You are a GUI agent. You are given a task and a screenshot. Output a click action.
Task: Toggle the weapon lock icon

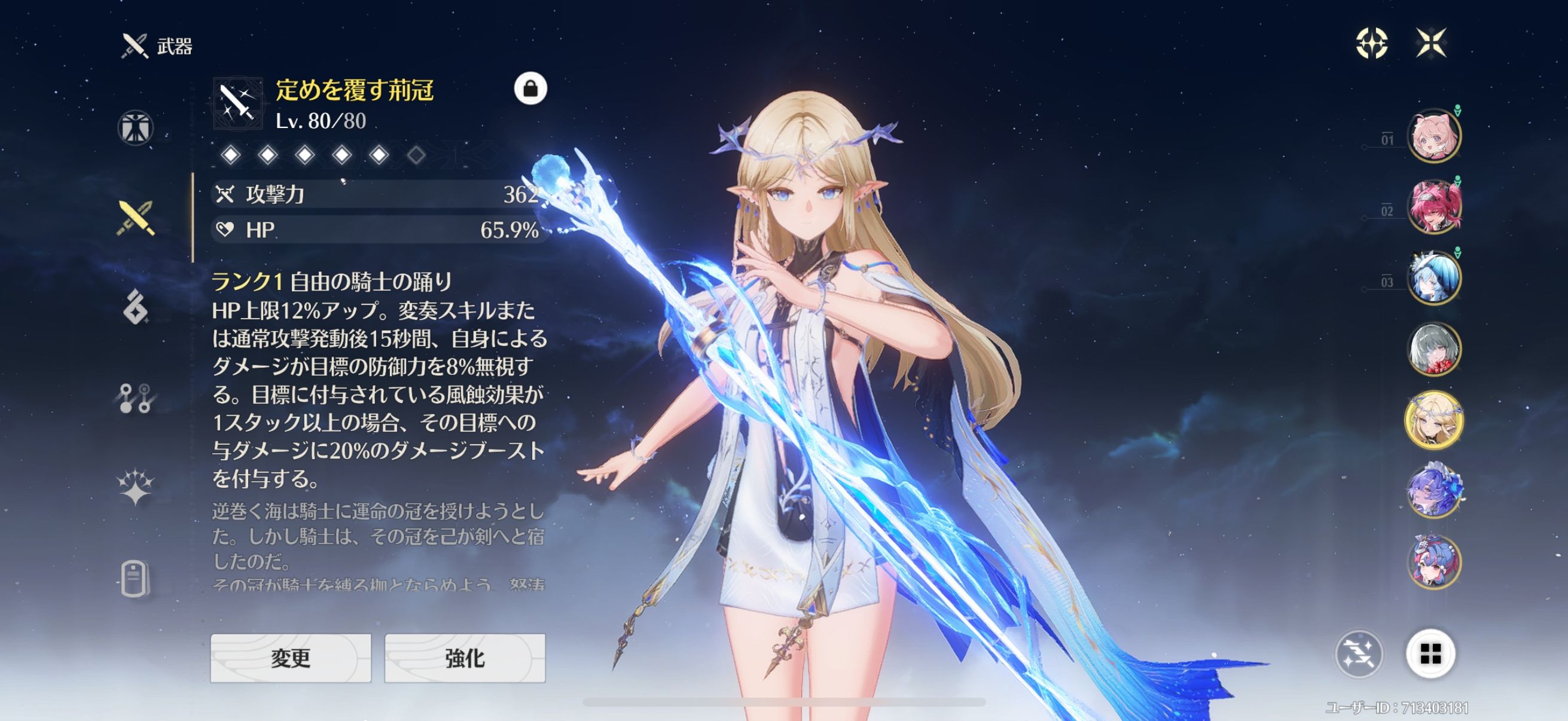pyautogui.click(x=530, y=89)
